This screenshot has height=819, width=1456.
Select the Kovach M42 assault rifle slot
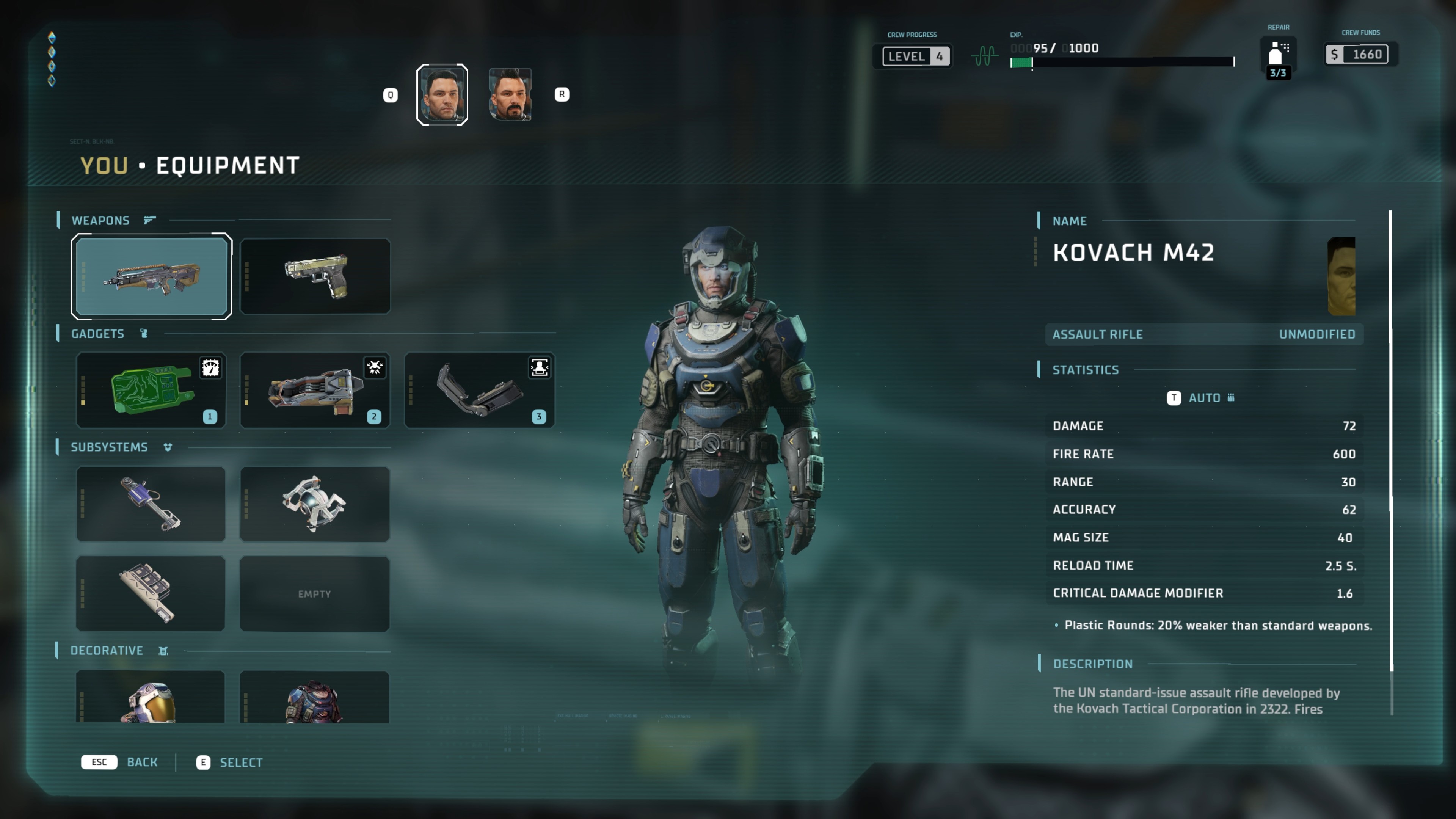152,276
